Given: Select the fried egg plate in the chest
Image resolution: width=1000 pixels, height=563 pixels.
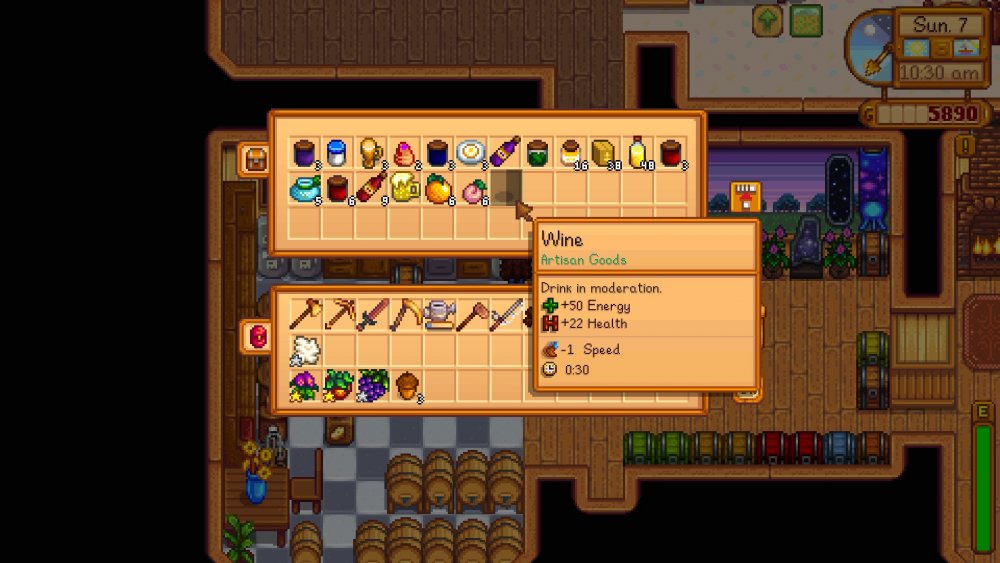Looking at the screenshot, I should 471,152.
